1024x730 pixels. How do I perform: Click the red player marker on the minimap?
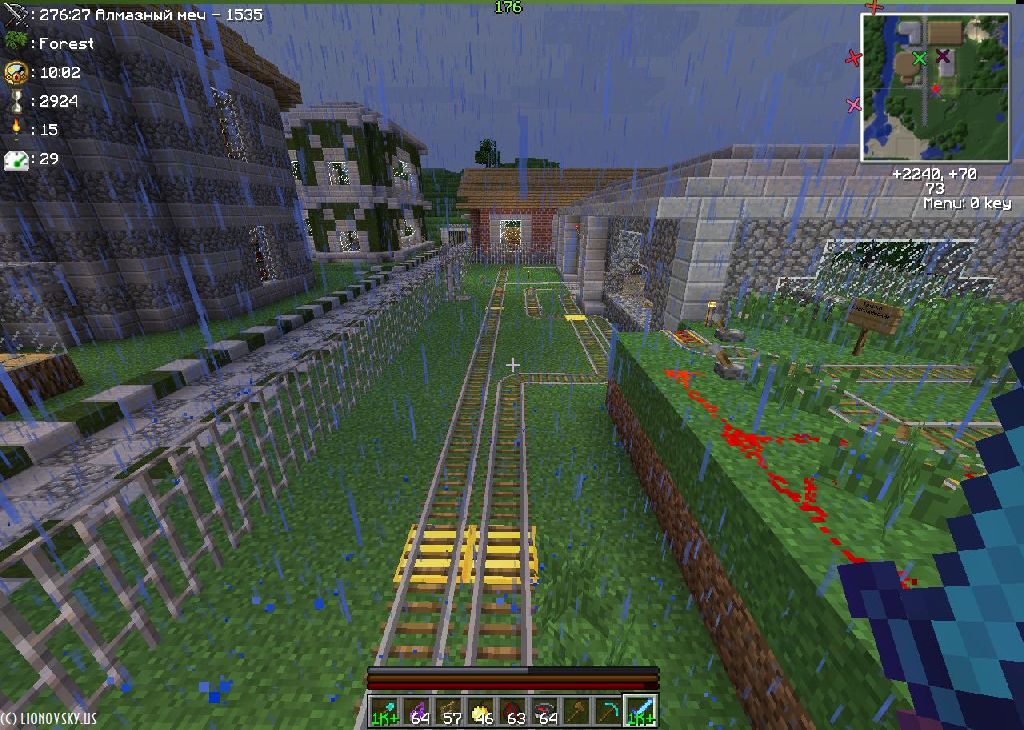tap(935, 89)
